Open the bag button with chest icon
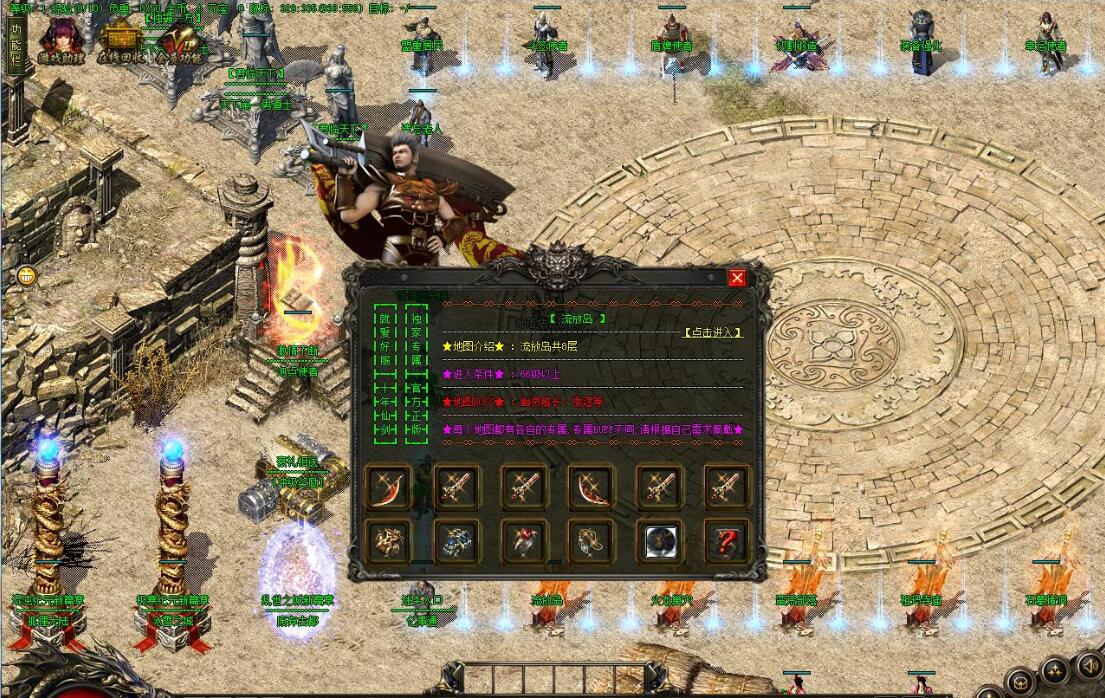Screen dimensions: 1105x698 point(1019,683)
